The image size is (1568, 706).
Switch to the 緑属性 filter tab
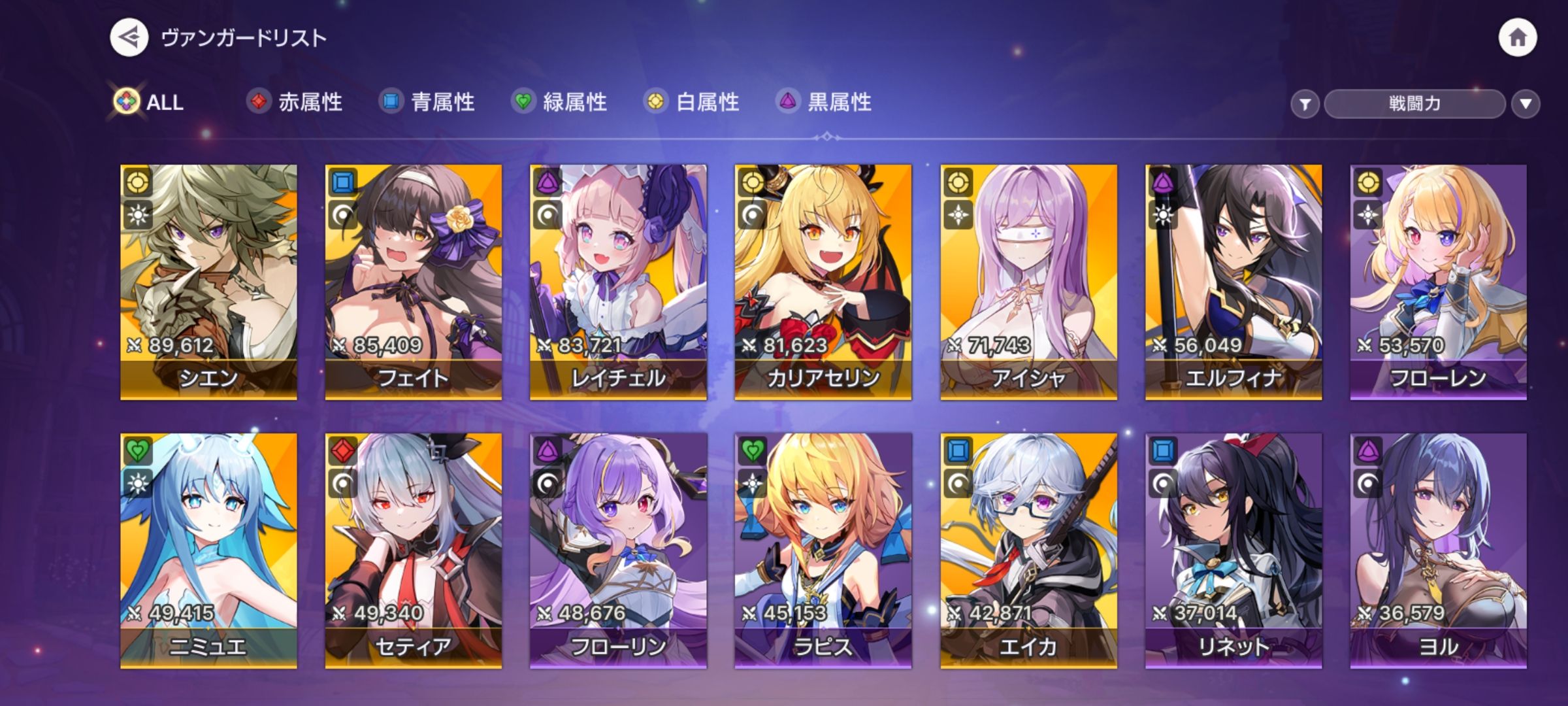coord(560,102)
